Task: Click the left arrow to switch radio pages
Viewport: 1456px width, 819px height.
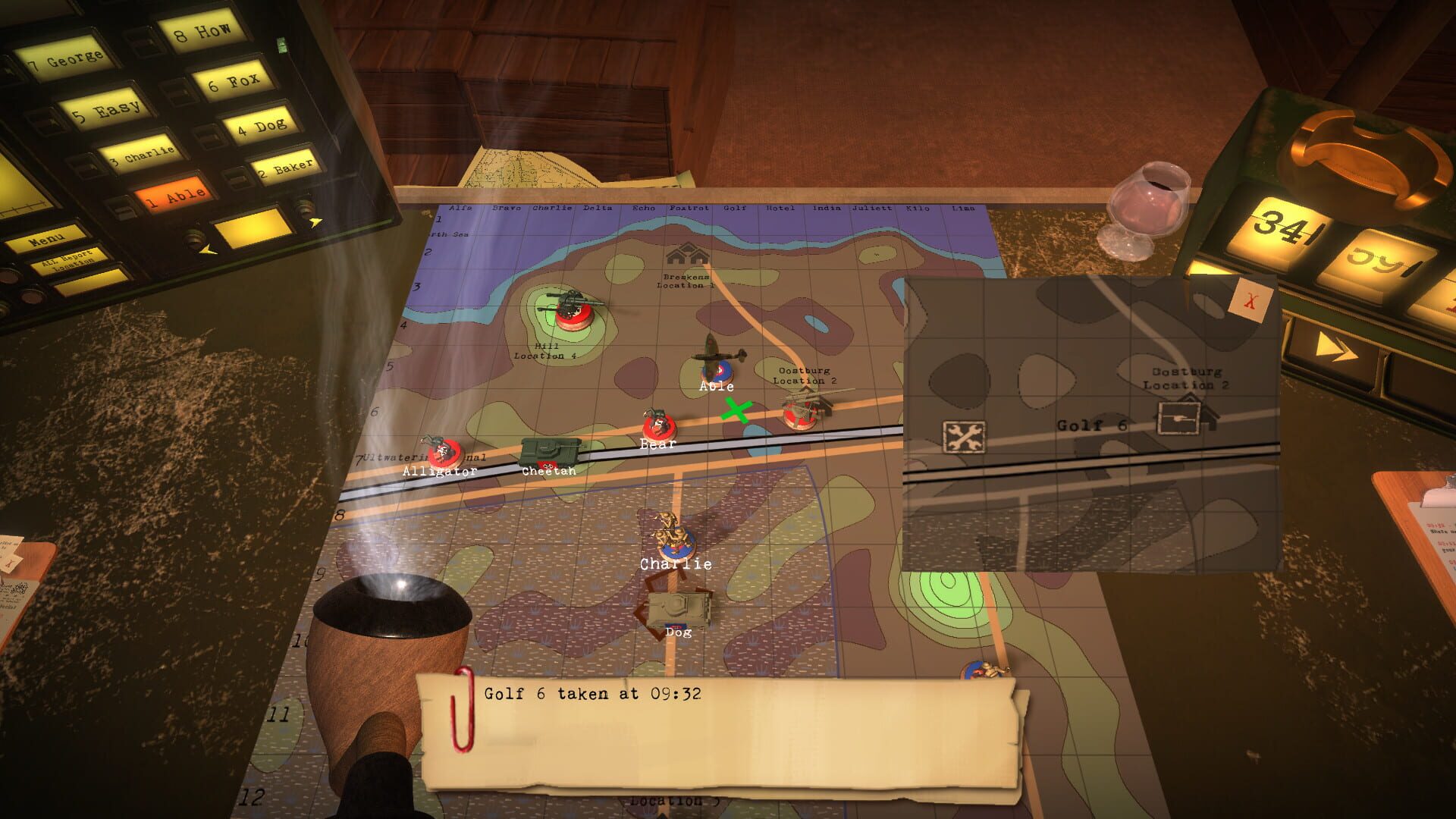Action: coord(209,250)
